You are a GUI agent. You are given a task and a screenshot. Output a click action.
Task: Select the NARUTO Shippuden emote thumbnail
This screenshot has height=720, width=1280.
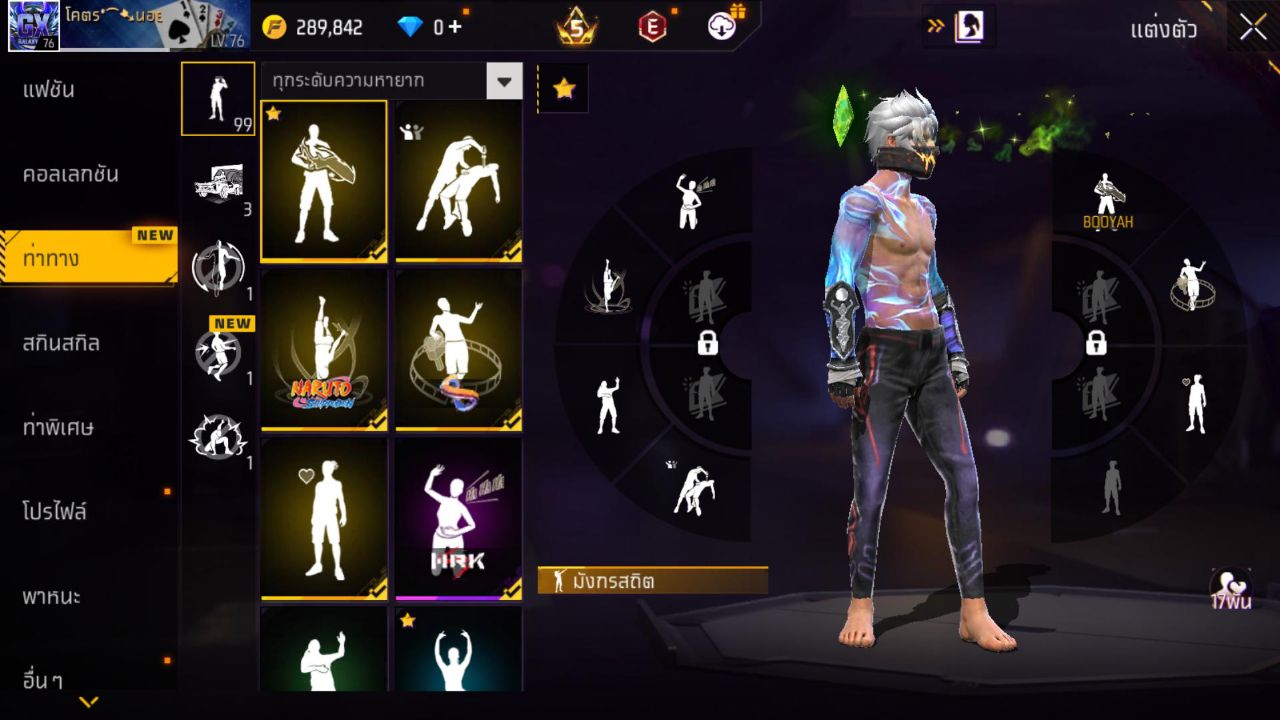(x=323, y=349)
